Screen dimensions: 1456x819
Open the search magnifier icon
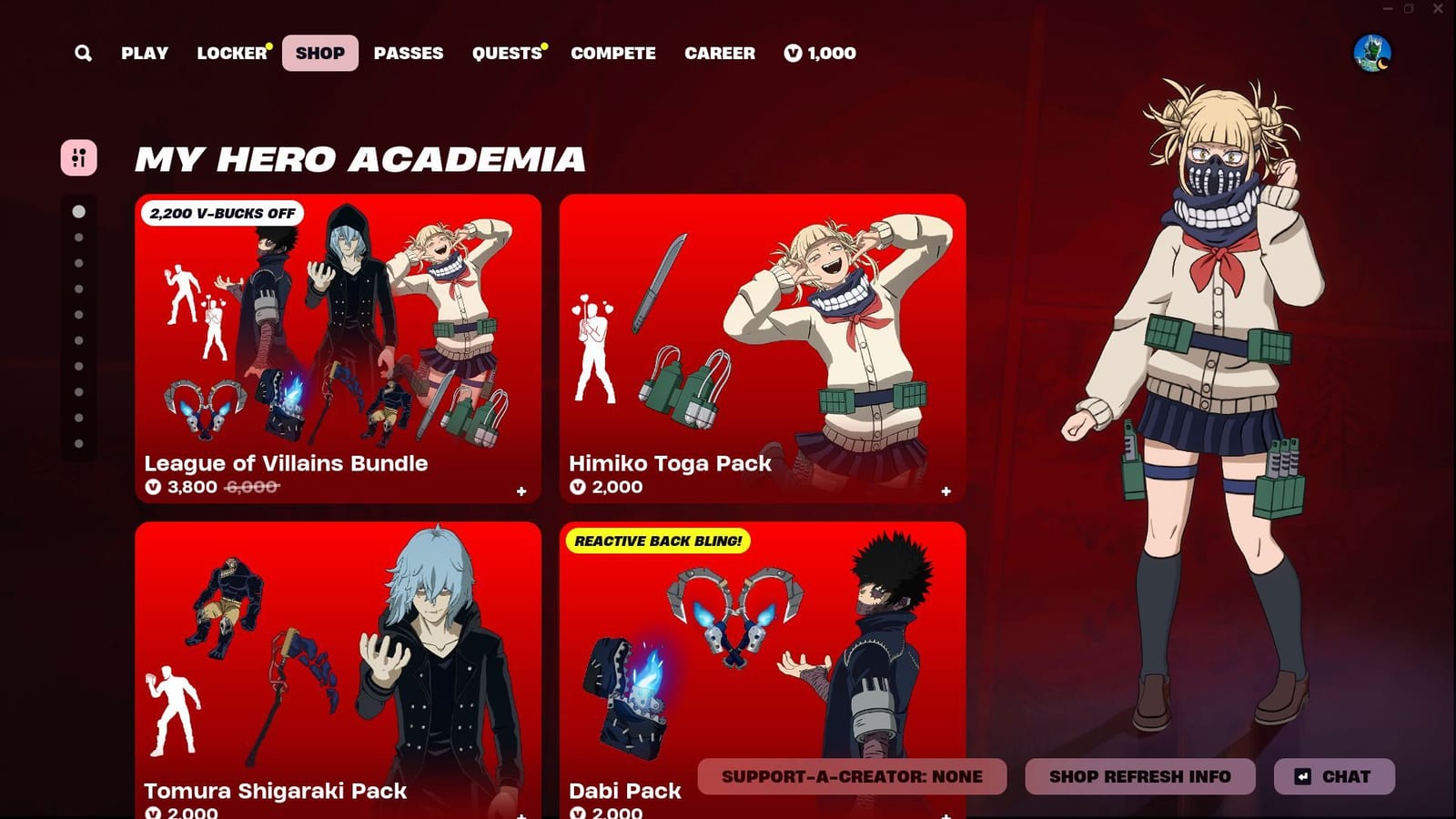coord(83,53)
